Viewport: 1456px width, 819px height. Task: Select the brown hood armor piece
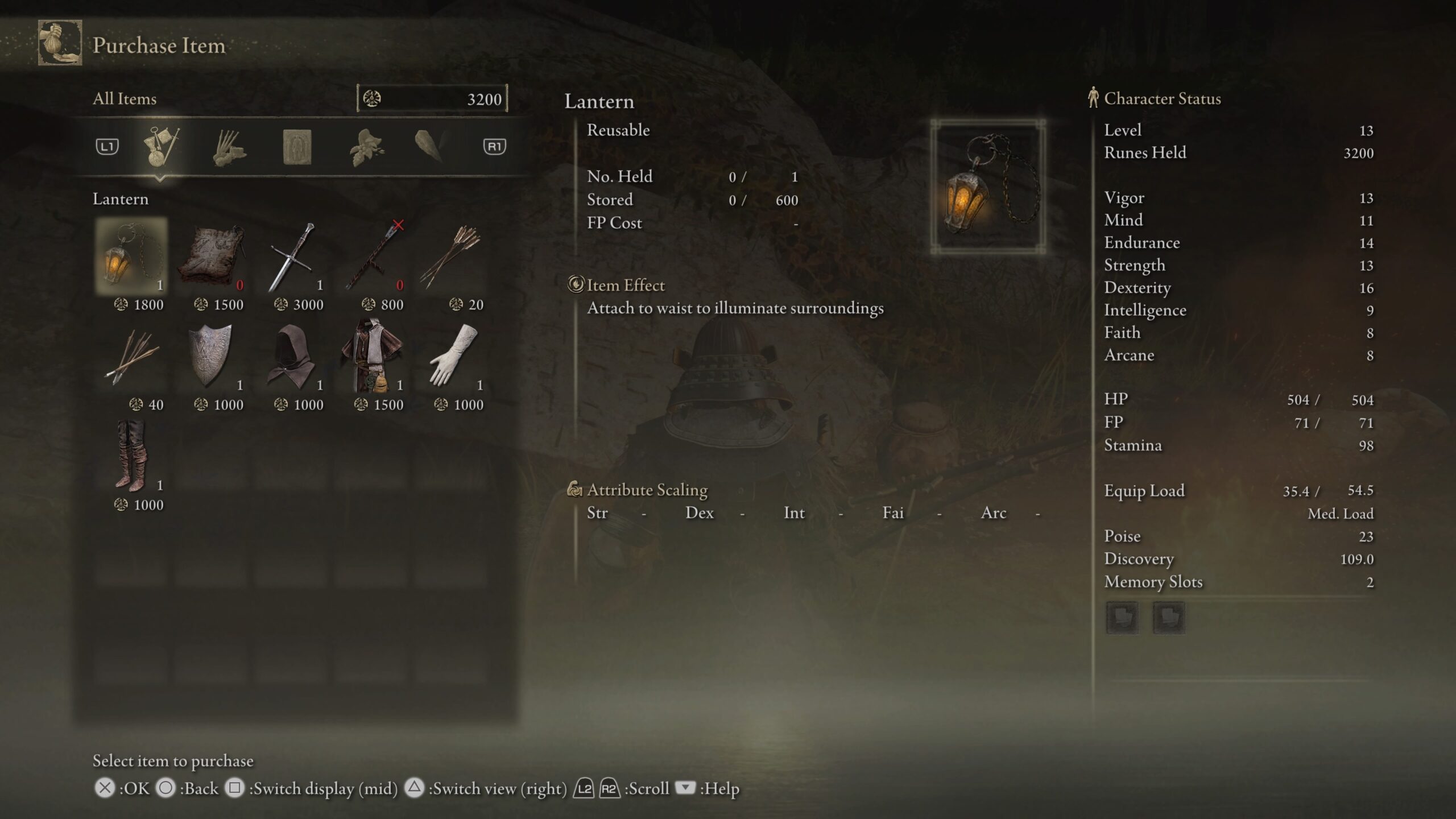[292, 357]
